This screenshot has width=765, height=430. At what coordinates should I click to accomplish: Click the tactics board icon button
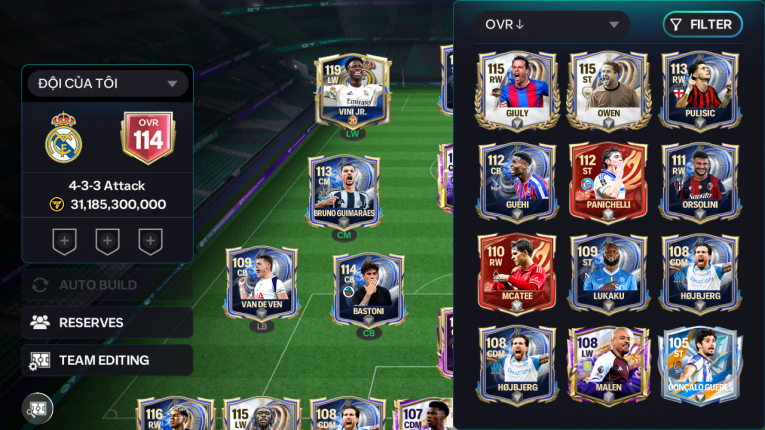pyautogui.click(x=38, y=408)
